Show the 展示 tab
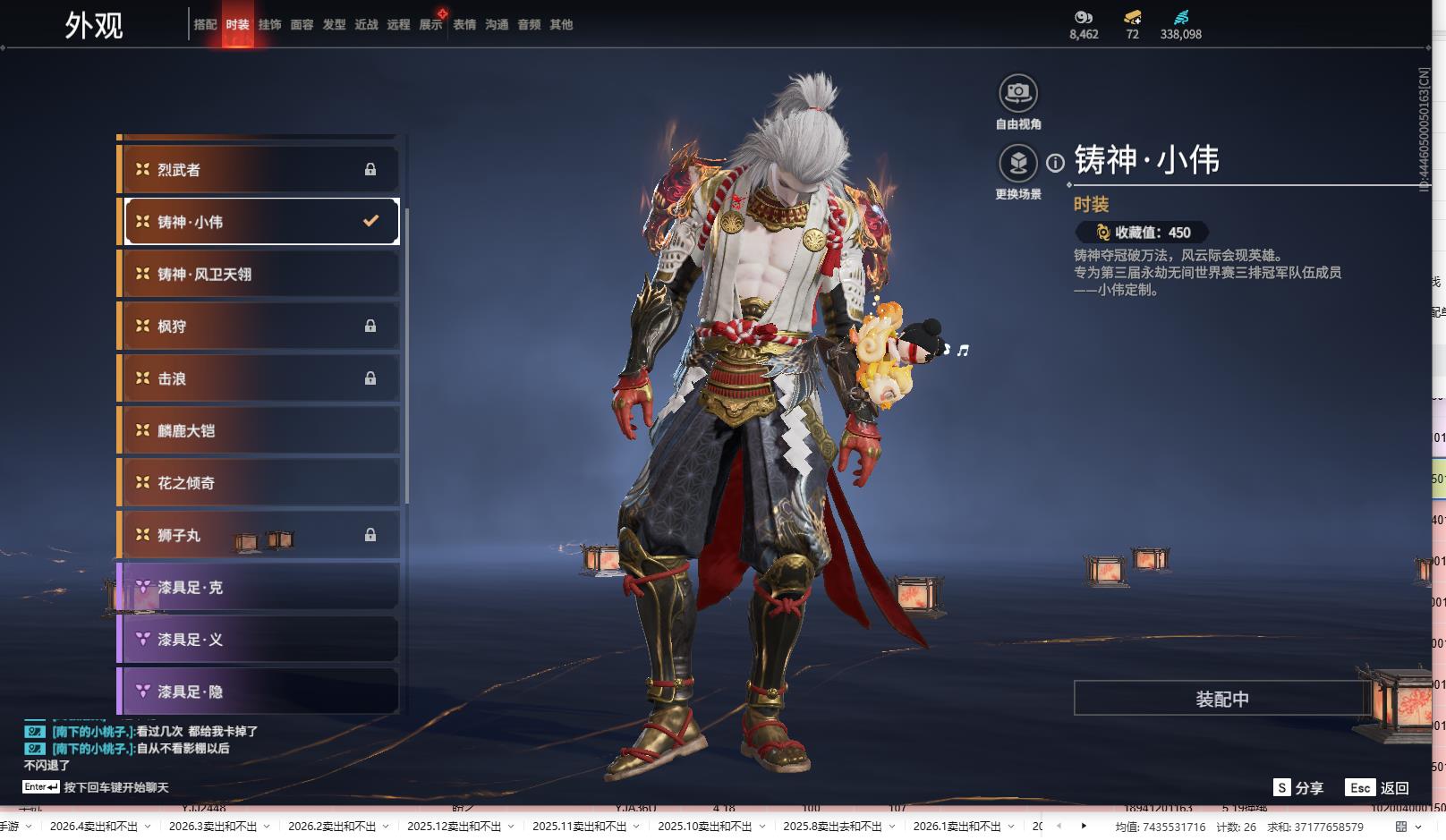 coord(430,25)
